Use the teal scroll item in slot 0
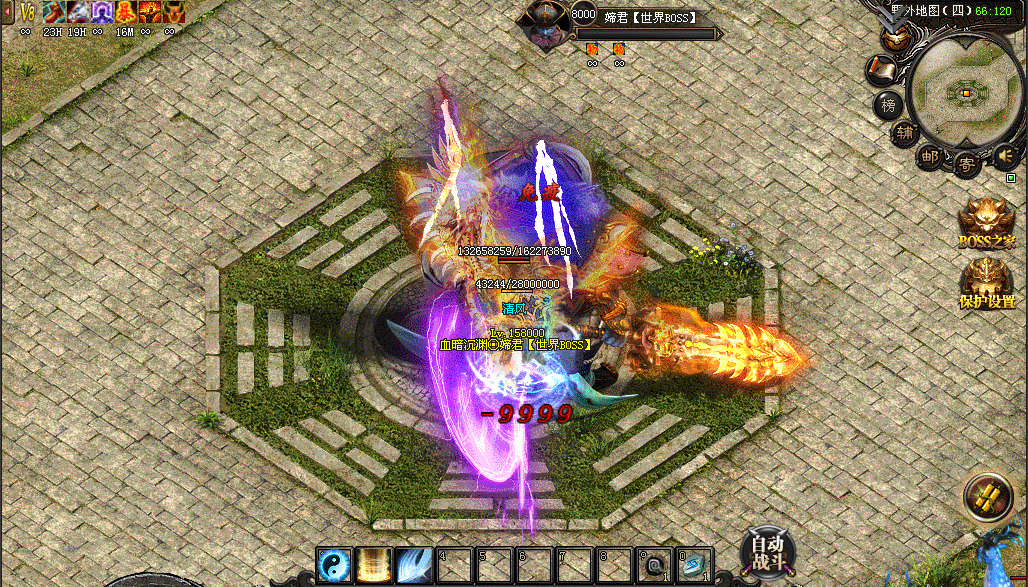1028x587 pixels. 693,565
